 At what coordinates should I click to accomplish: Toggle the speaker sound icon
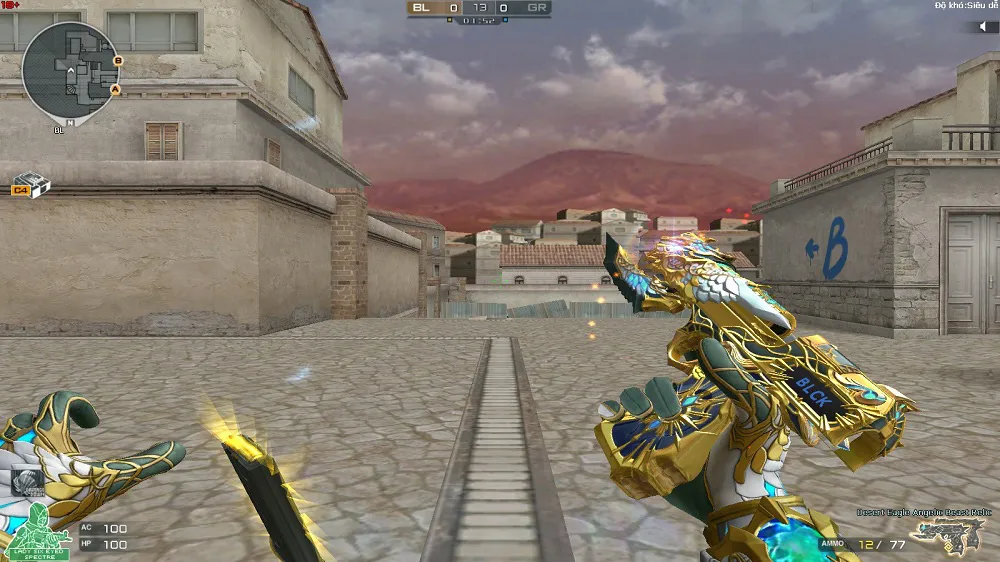[x=981, y=26]
